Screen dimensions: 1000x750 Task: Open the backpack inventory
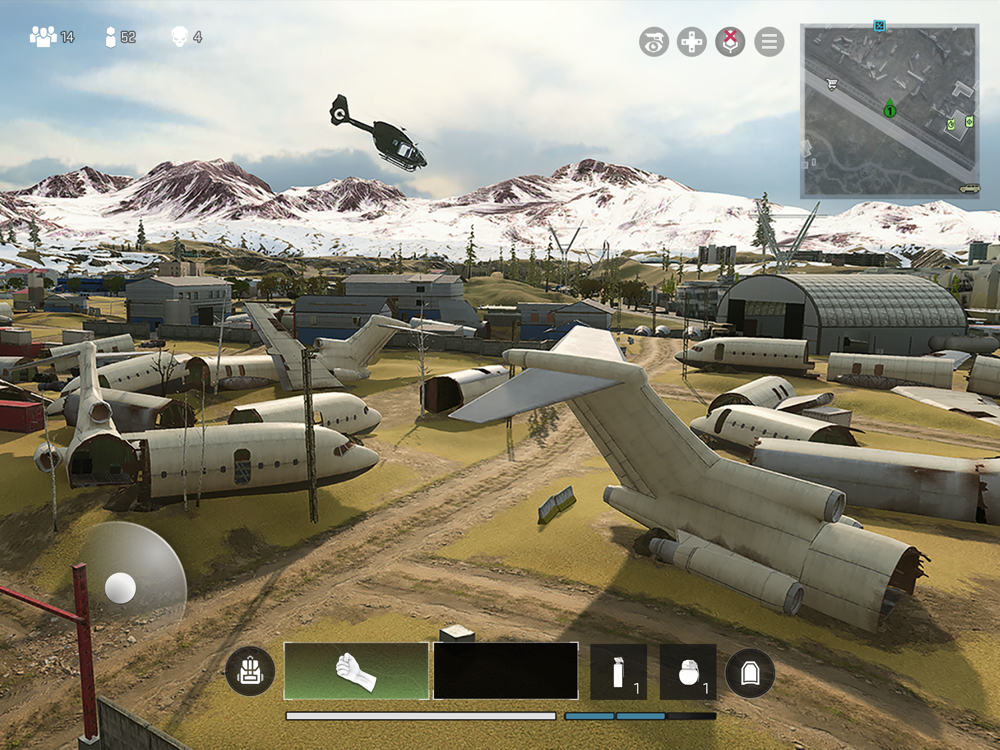click(250, 672)
